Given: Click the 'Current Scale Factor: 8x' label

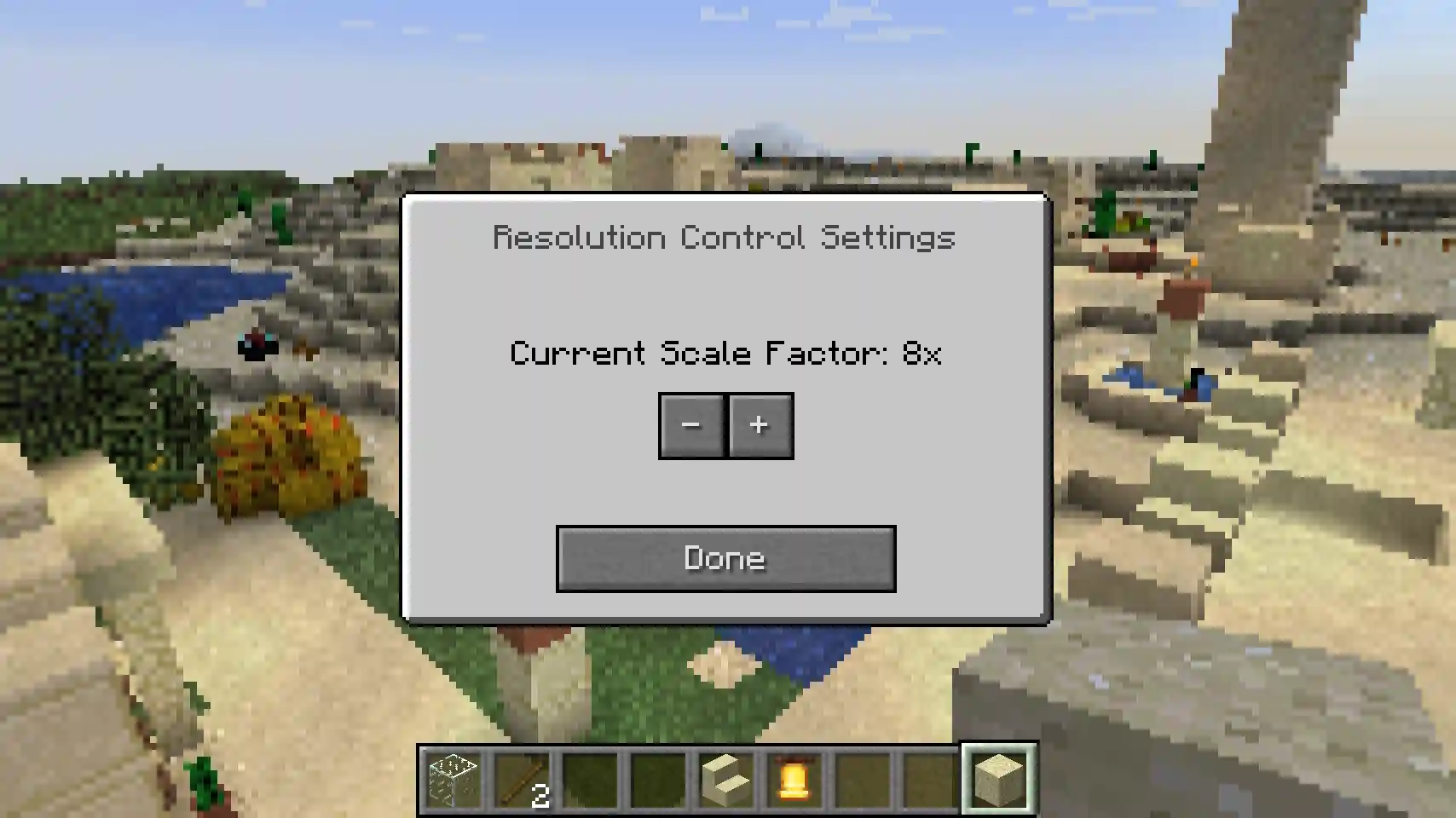Looking at the screenshot, I should 725,354.
